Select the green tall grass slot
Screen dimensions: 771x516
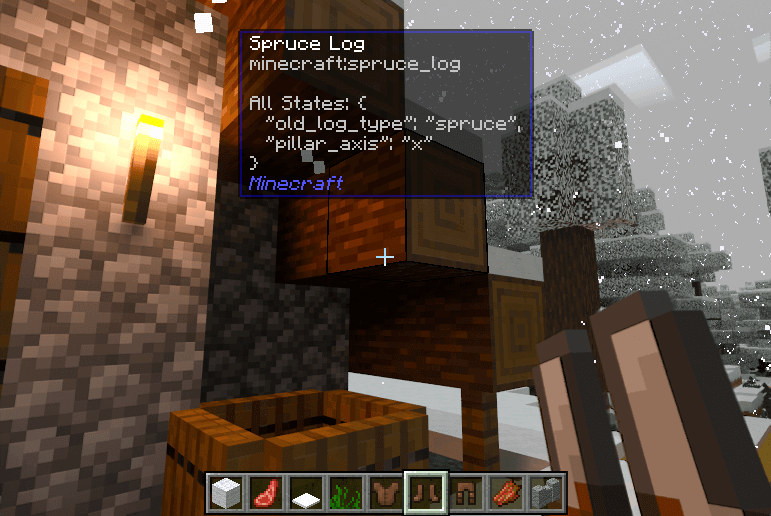tap(345, 492)
